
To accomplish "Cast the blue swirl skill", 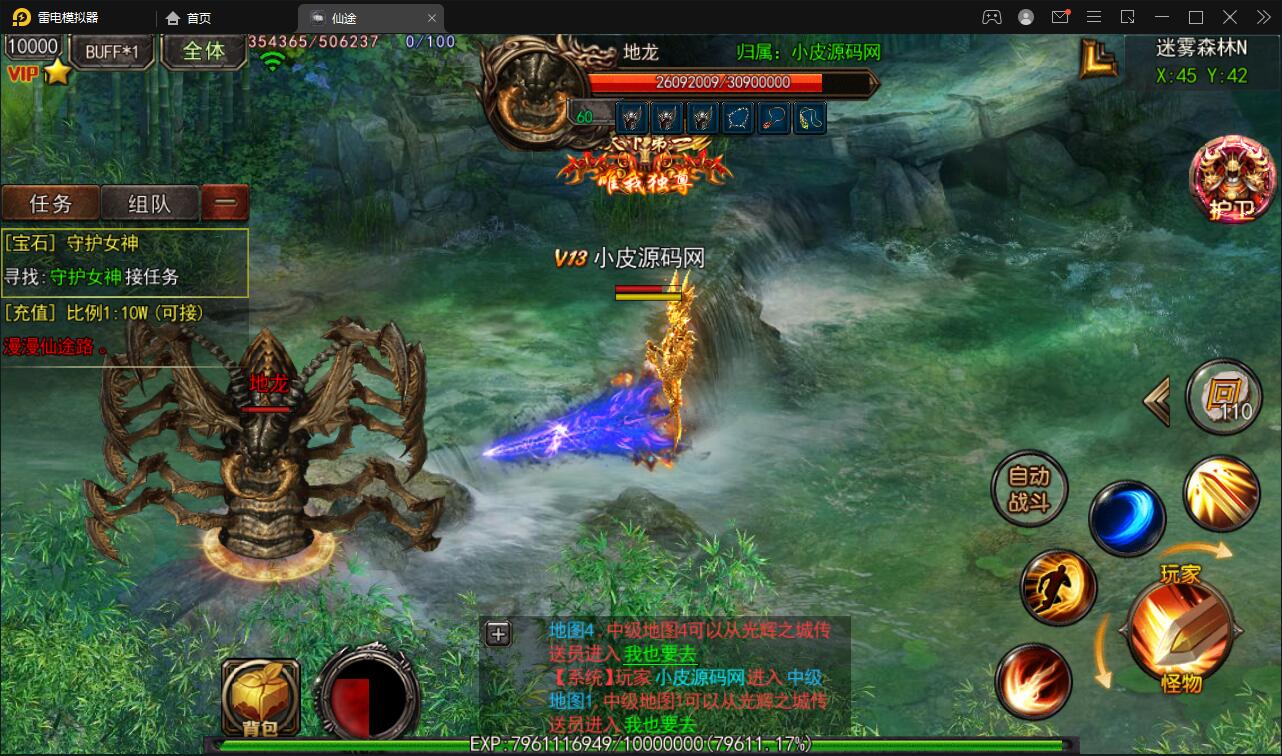I will point(1128,518).
